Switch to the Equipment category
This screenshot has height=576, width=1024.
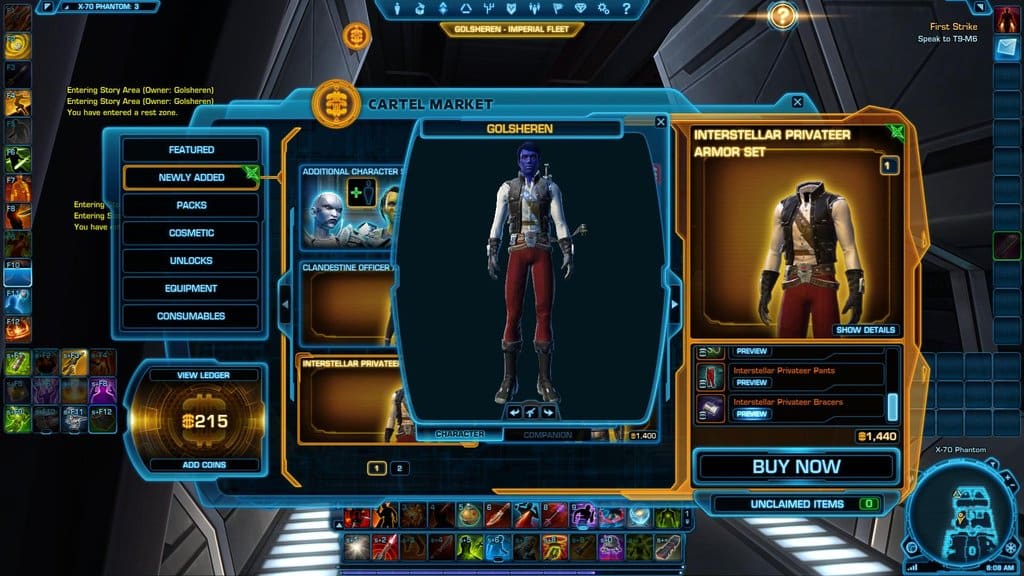(x=191, y=289)
